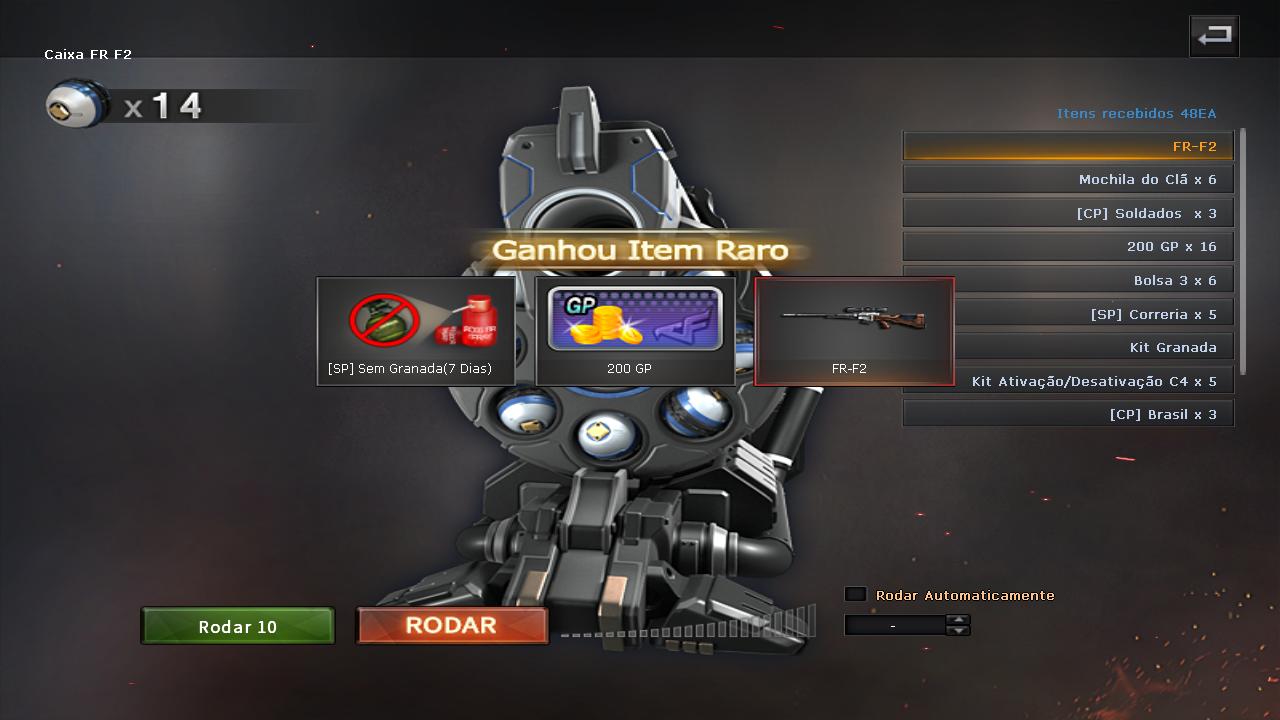Image resolution: width=1280 pixels, height=720 pixels.
Task: Spin ten times with Rodar 10
Action: click(x=238, y=627)
